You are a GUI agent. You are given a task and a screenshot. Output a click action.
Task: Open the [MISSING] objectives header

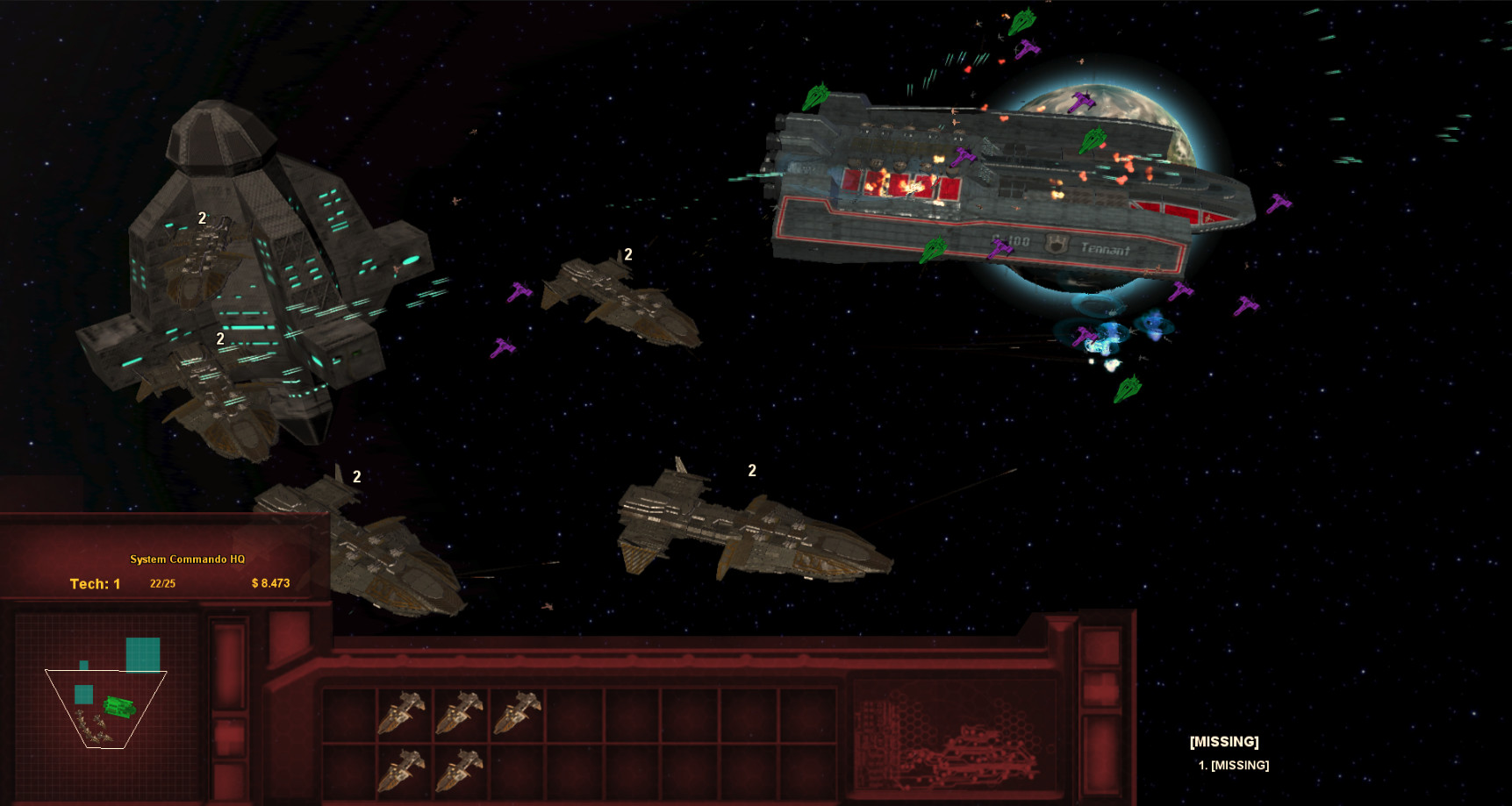[x=1225, y=741]
